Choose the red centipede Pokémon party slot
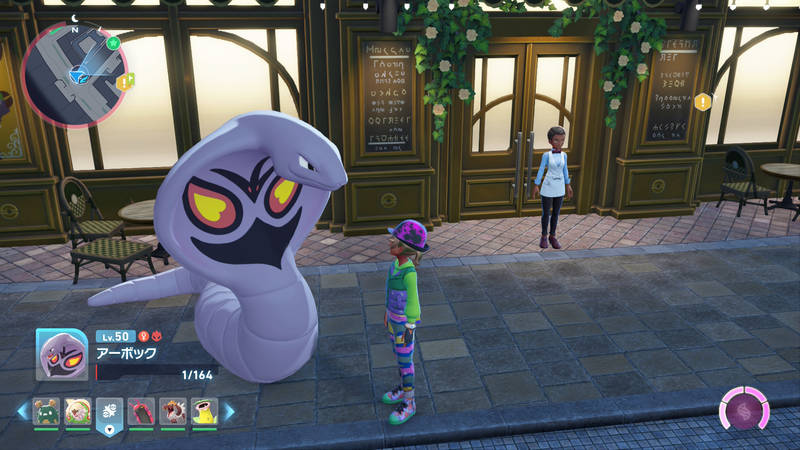 pos(141,411)
